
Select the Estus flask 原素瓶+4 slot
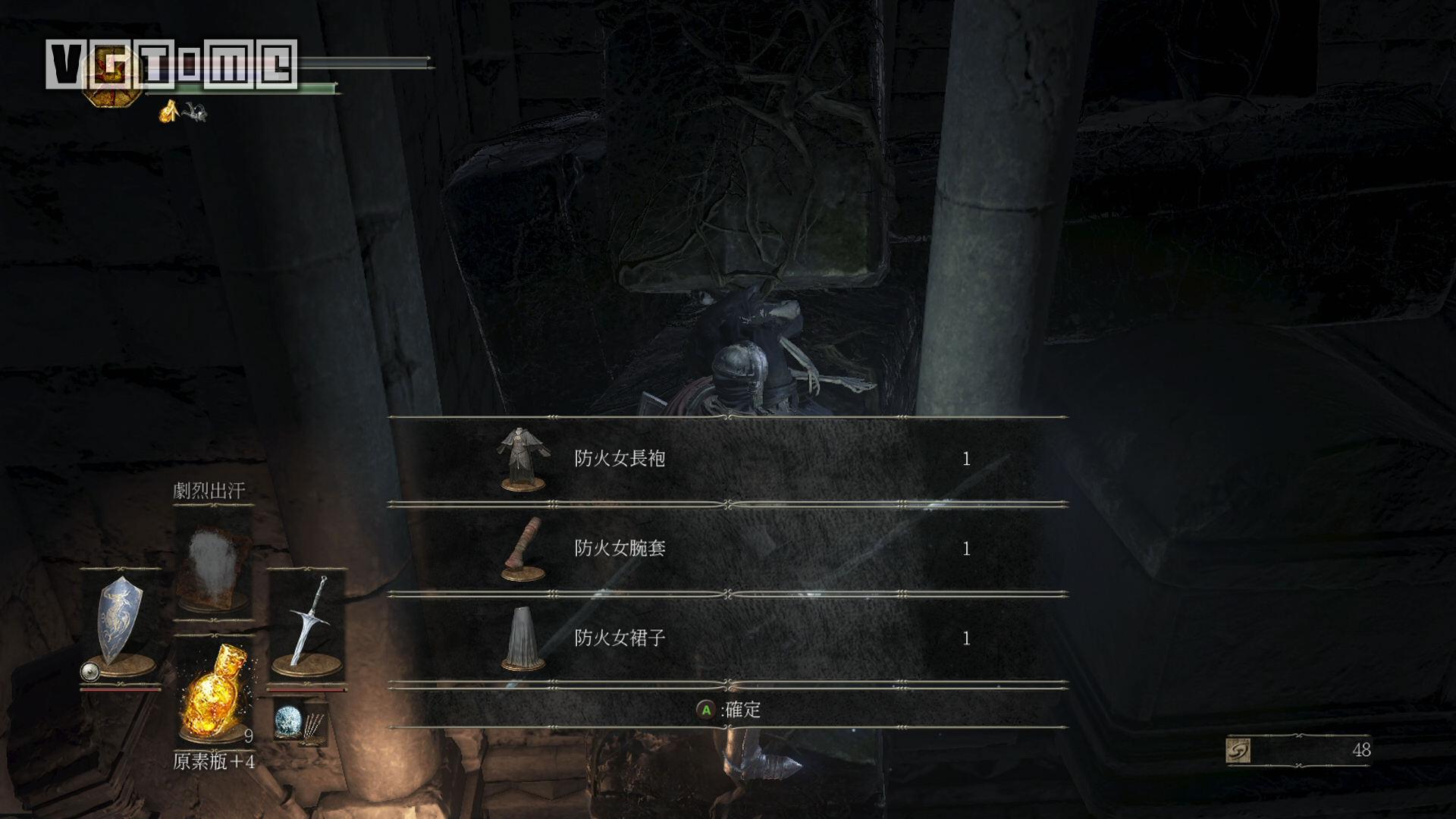214,692
